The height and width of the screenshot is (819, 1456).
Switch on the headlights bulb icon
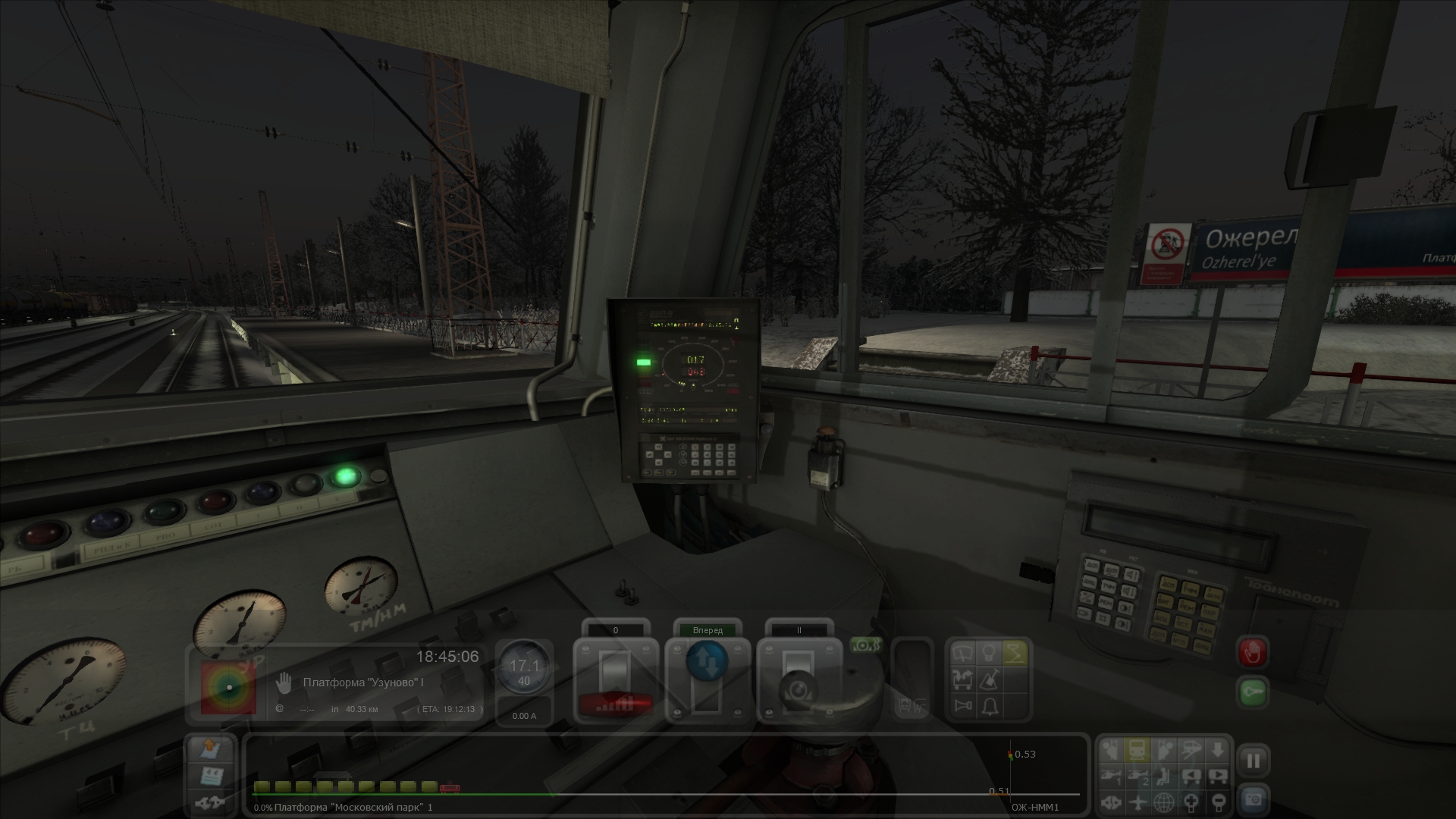989,653
